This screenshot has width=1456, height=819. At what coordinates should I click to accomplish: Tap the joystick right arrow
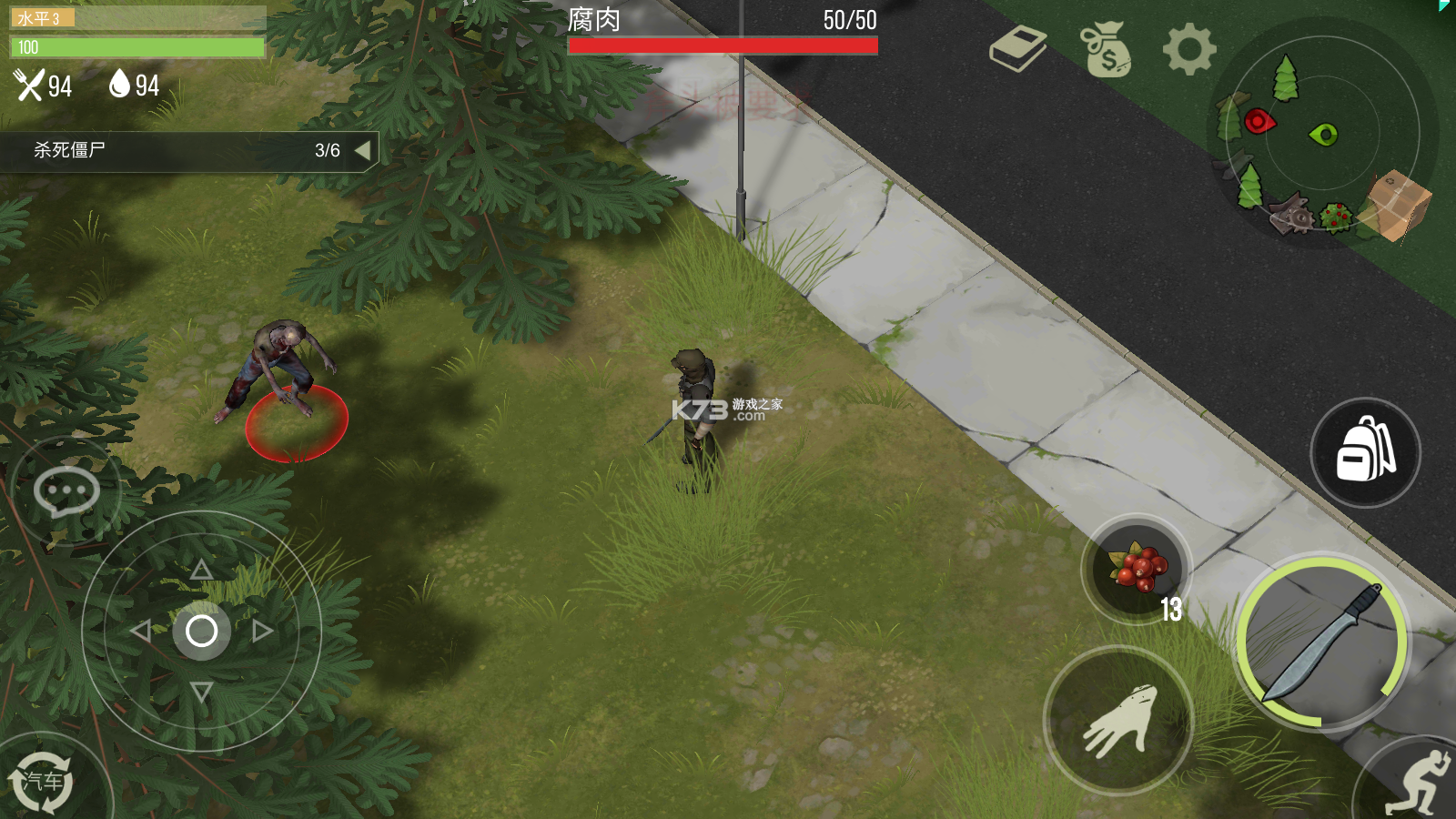pos(263,631)
